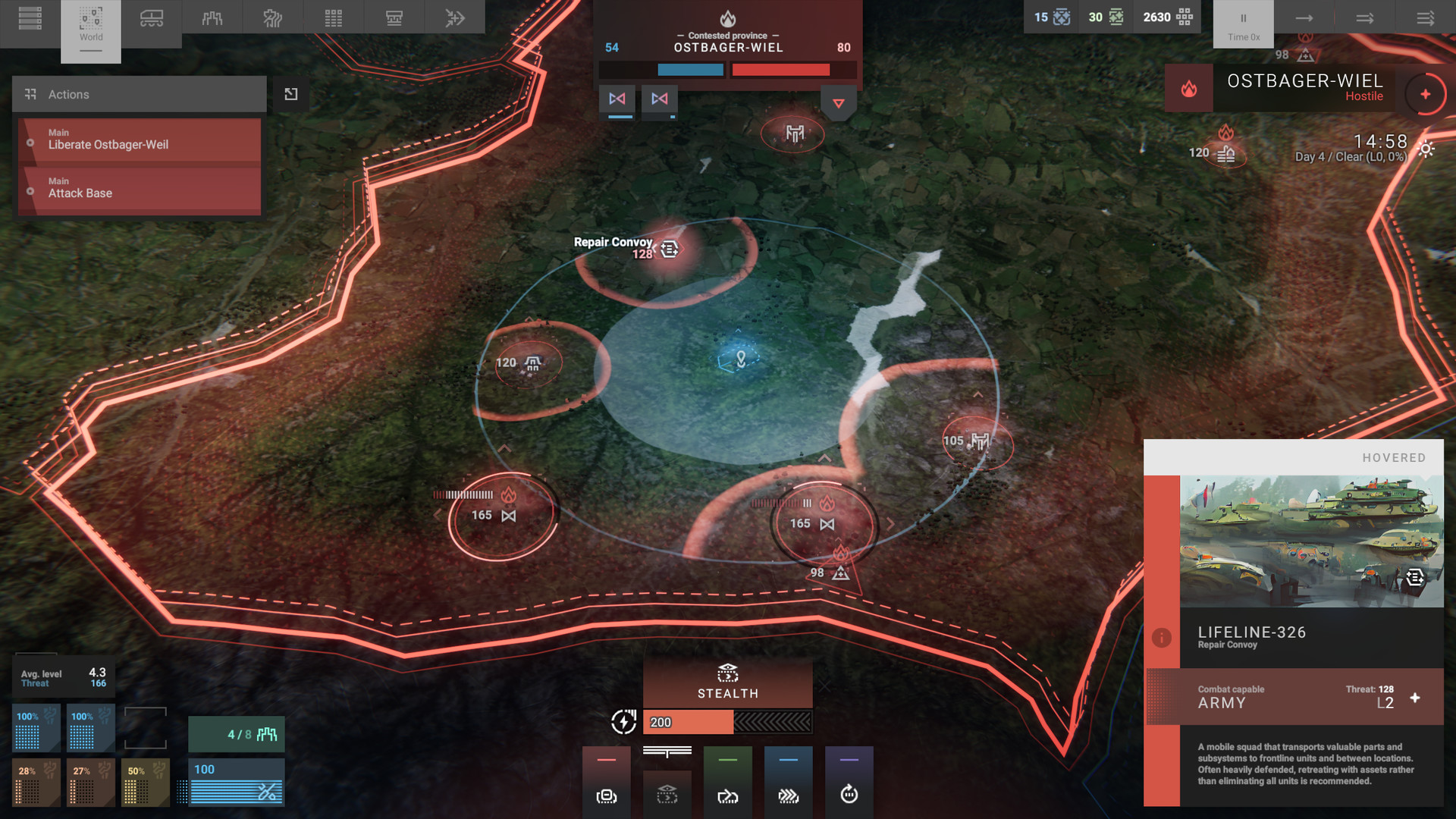Viewport: 1456px width, 819px height.
Task: Toggle the left blue flag under the province banner
Action: click(x=617, y=99)
